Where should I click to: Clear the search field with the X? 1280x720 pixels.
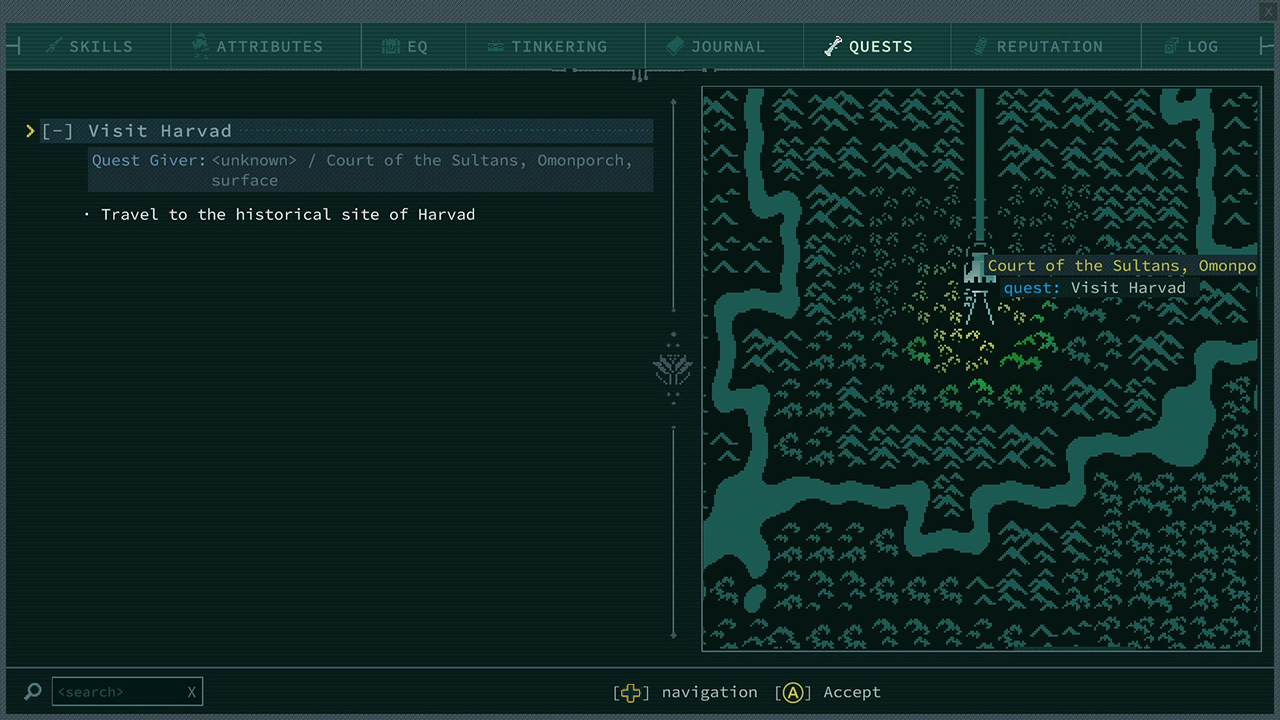click(x=191, y=691)
